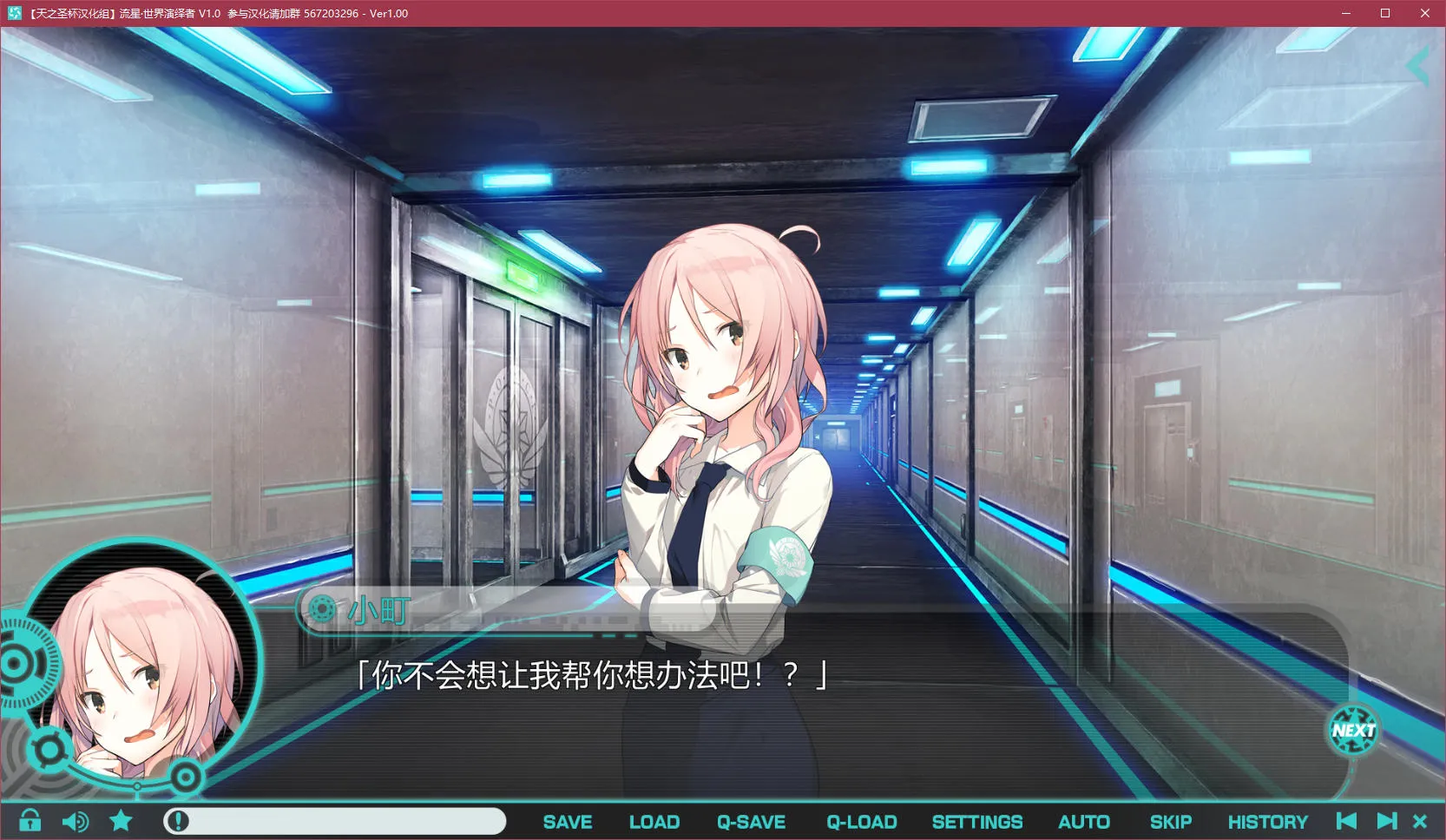Mute the game audio via the speaker icon
The image size is (1446, 840).
[76, 820]
